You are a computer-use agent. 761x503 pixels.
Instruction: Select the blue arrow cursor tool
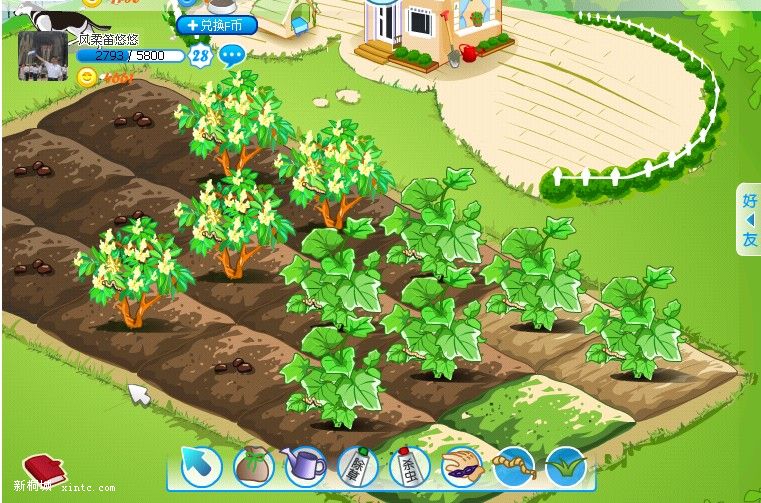coord(201,466)
